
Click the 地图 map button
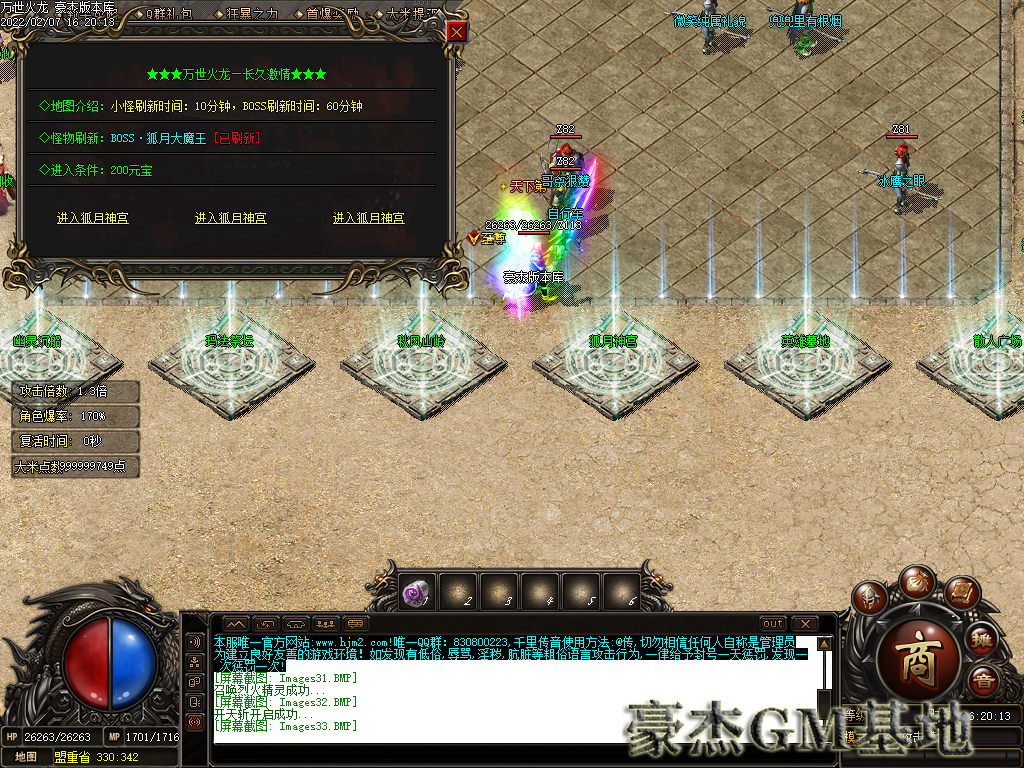coord(26,757)
